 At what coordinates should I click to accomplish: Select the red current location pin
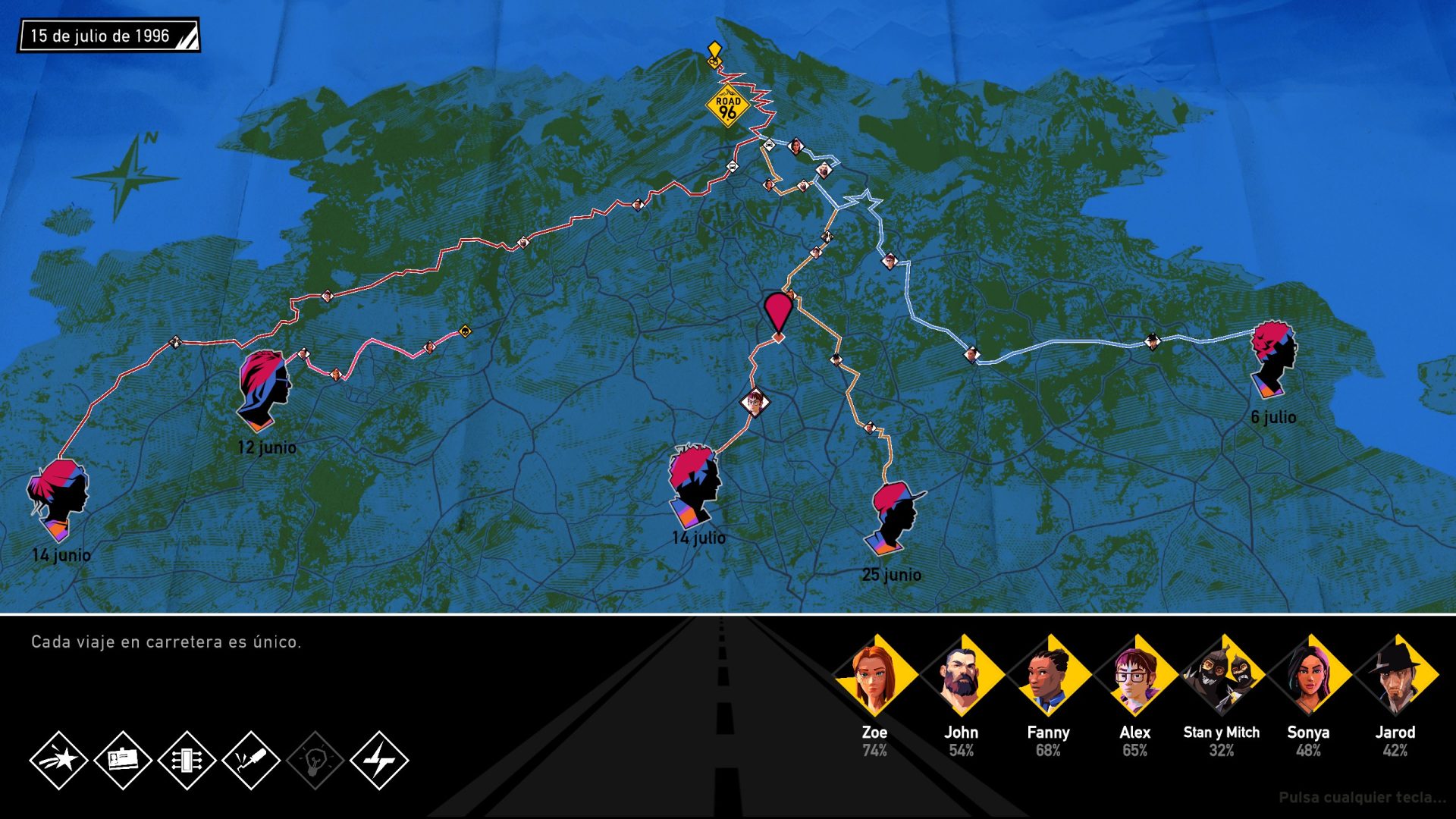point(777,312)
